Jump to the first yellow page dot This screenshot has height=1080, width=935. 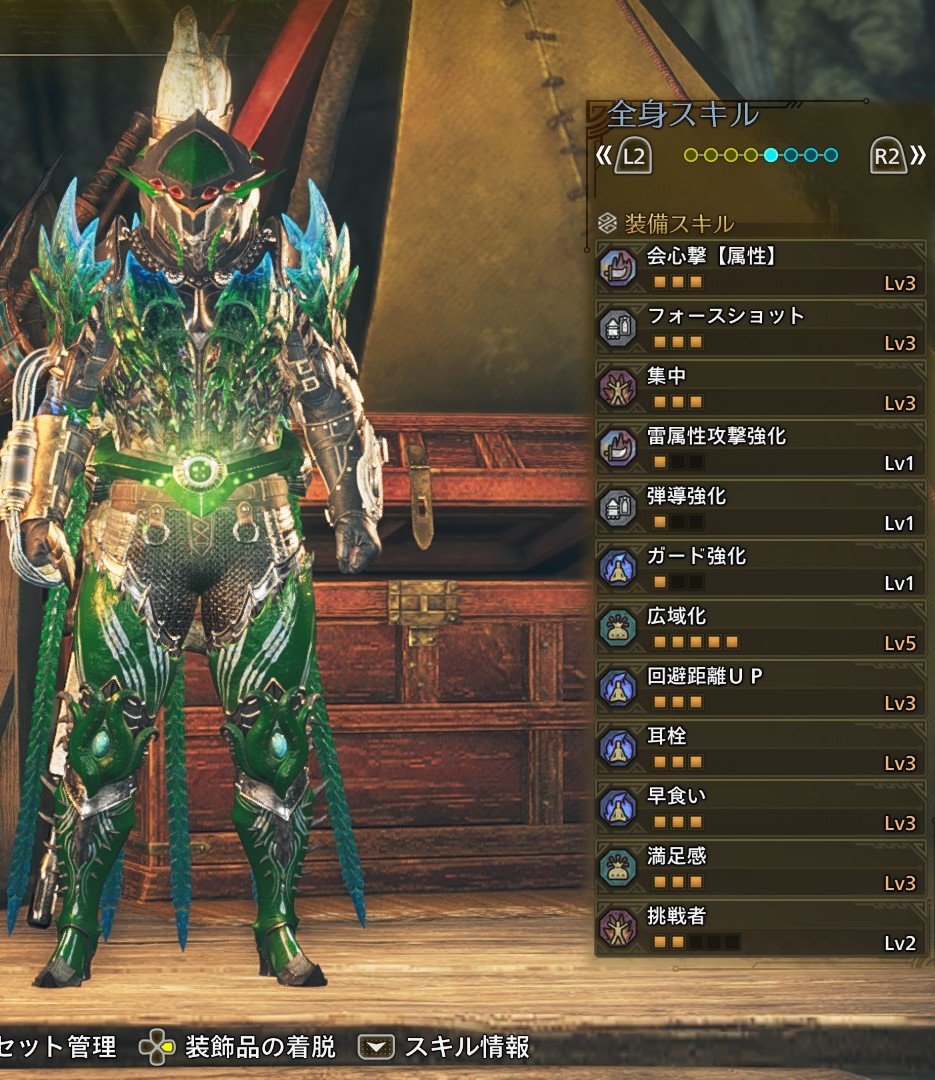coord(690,156)
